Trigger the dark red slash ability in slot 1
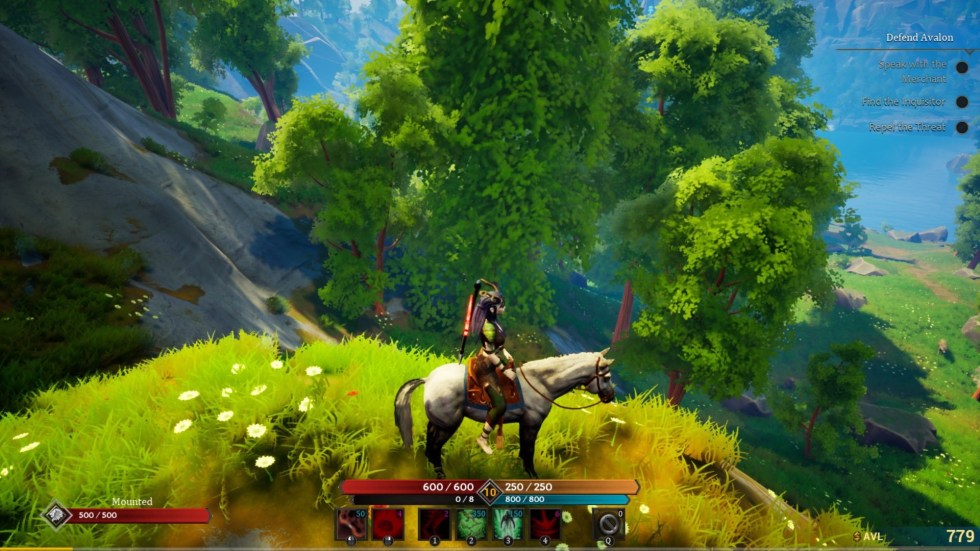 tap(434, 524)
